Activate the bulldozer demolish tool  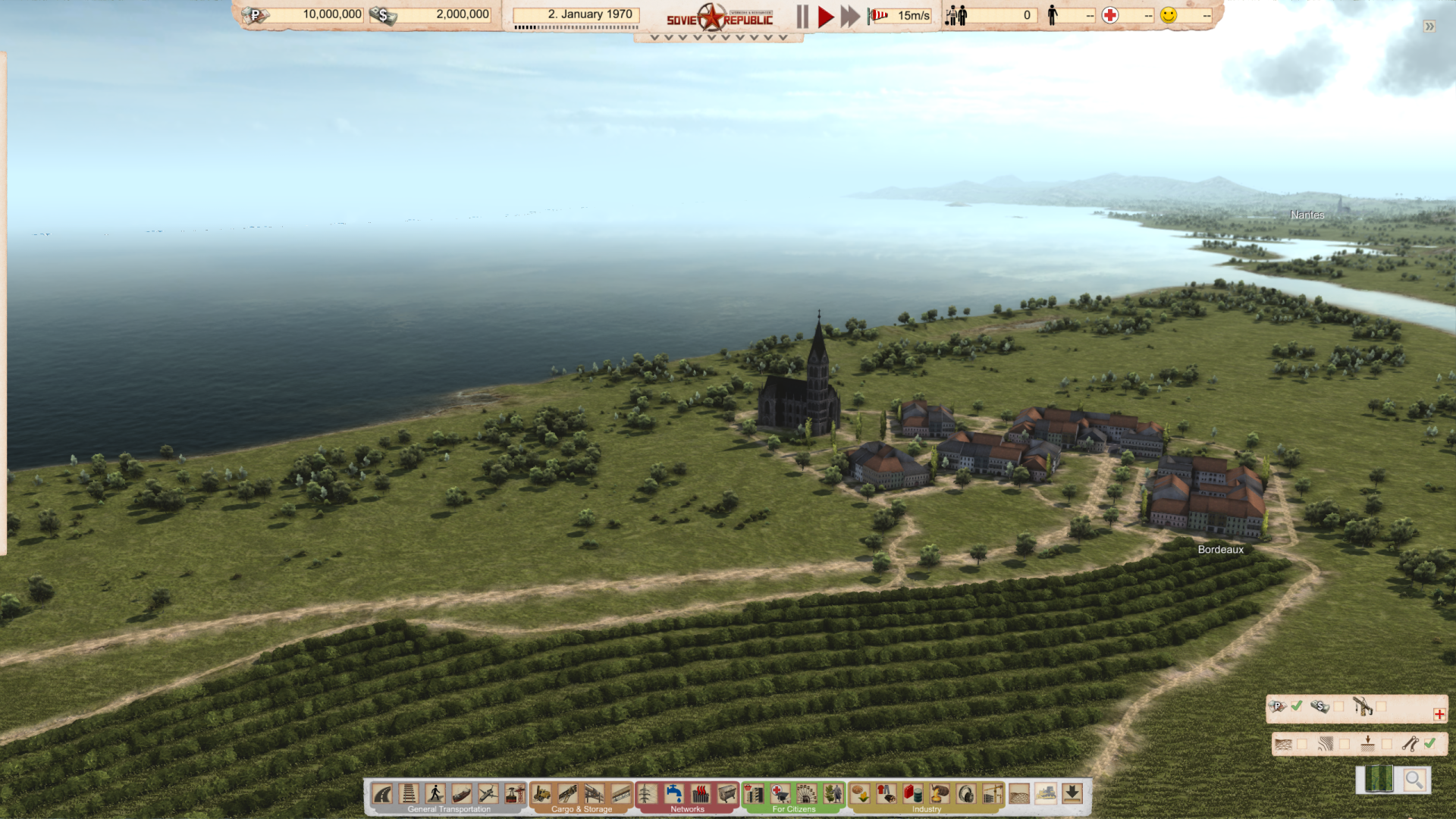[1046, 794]
